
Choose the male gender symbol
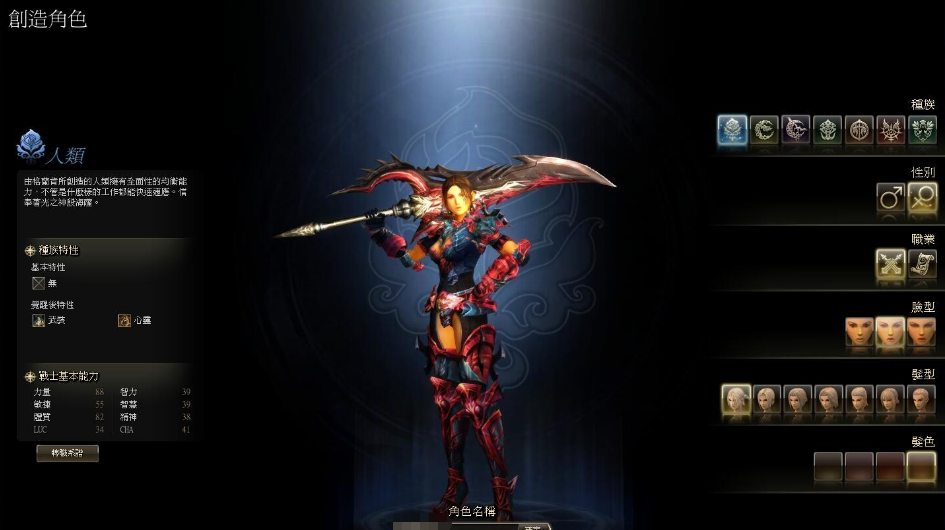pyautogui.click(x=890, y=198)
